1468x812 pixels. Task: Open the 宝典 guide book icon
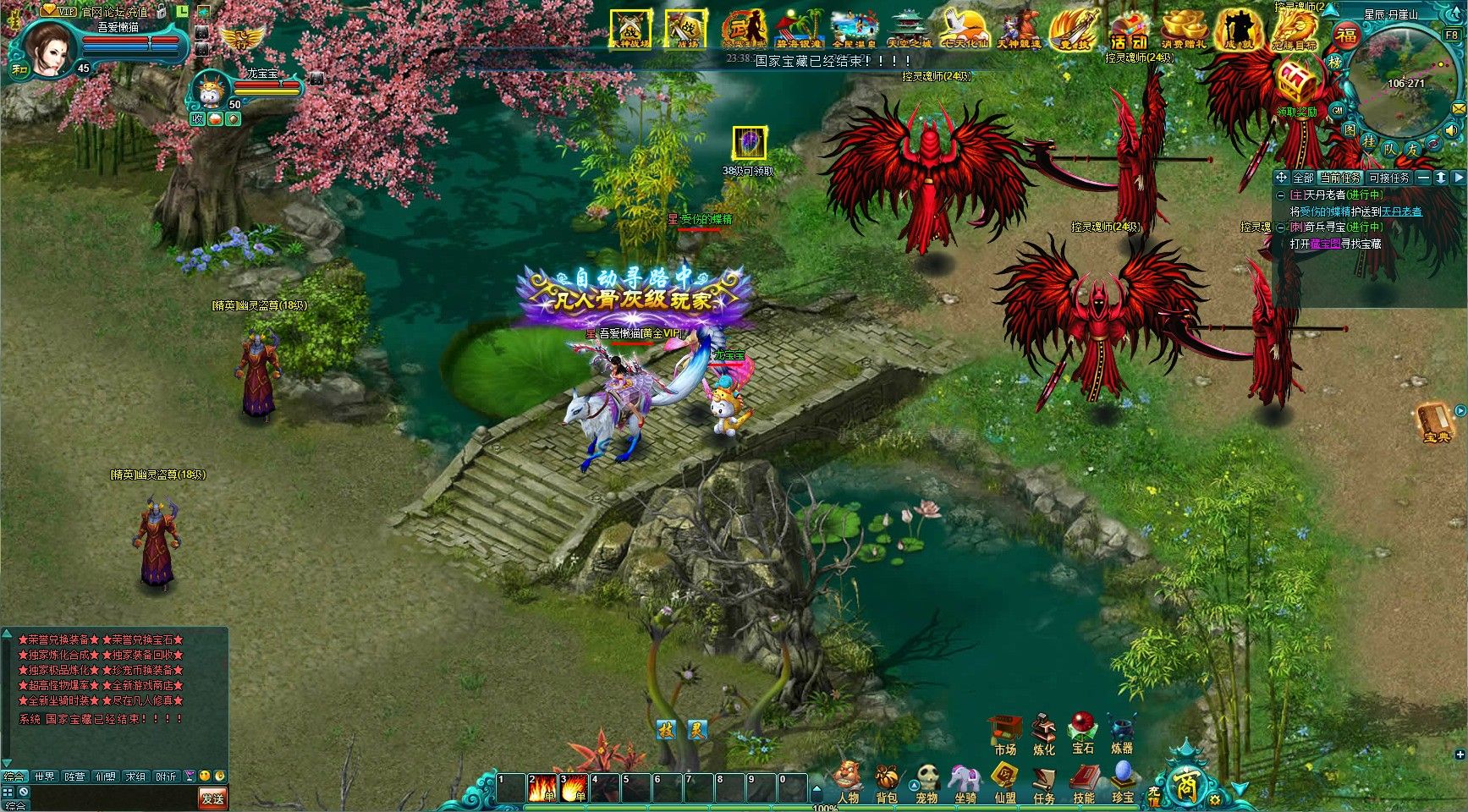[x=1436, y=423]
